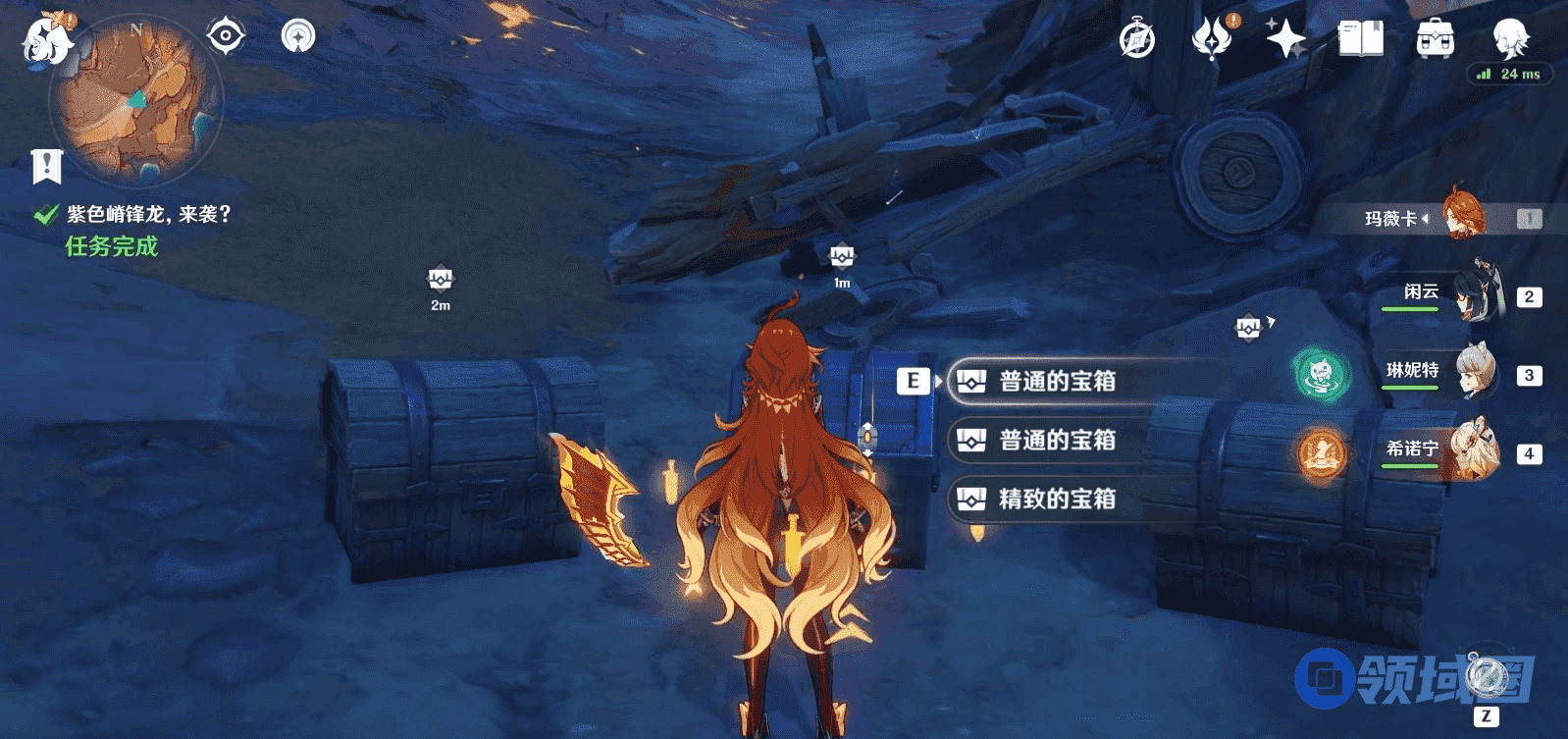This screenshot has height=739, width=1568.
Task: Click the quest exclamation bookmark icon
Action: [x=46, y=167]
